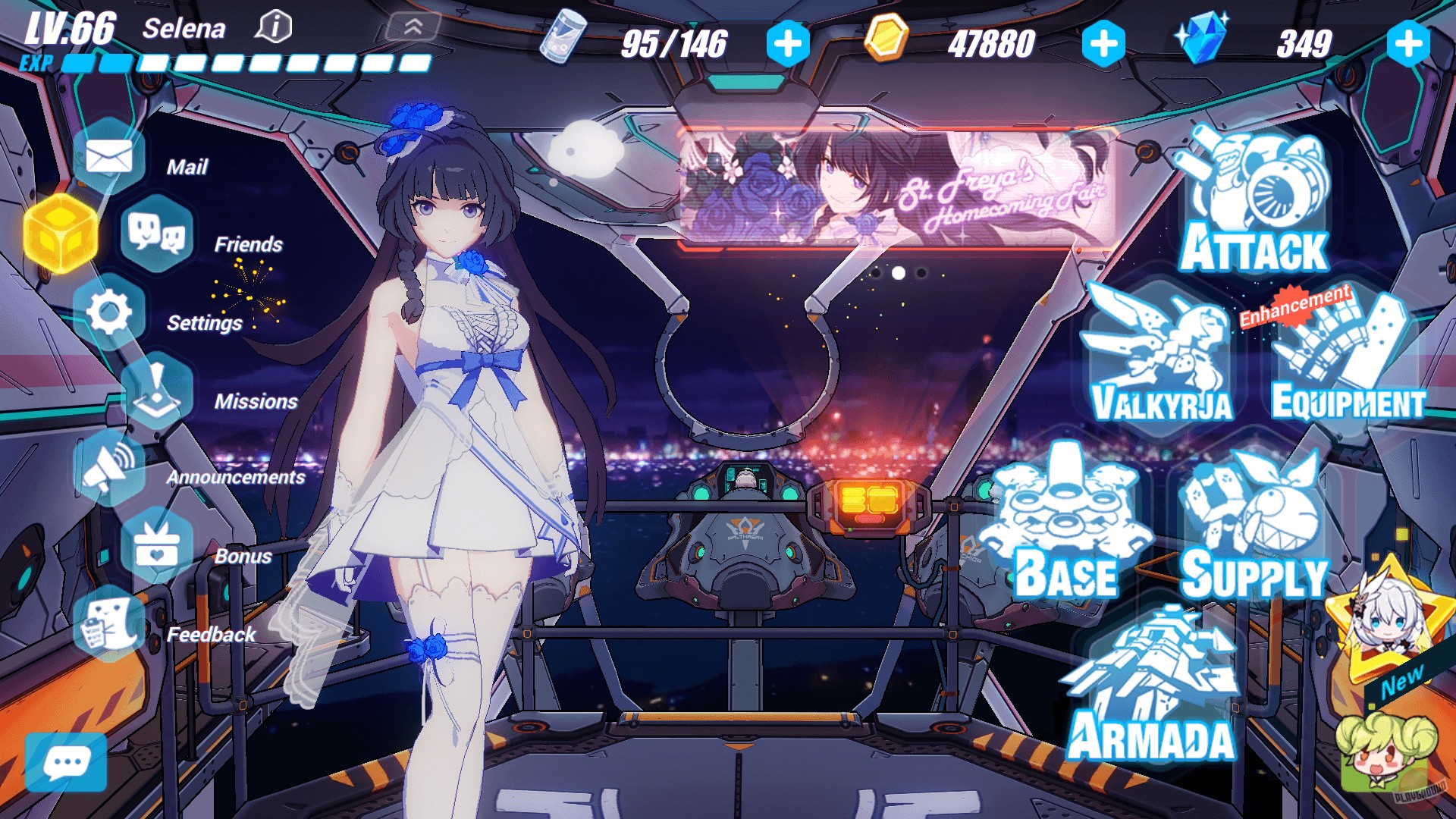Enter the Armada
The width and height of the screenshot is (1456, 819).
click(1153, 686)
